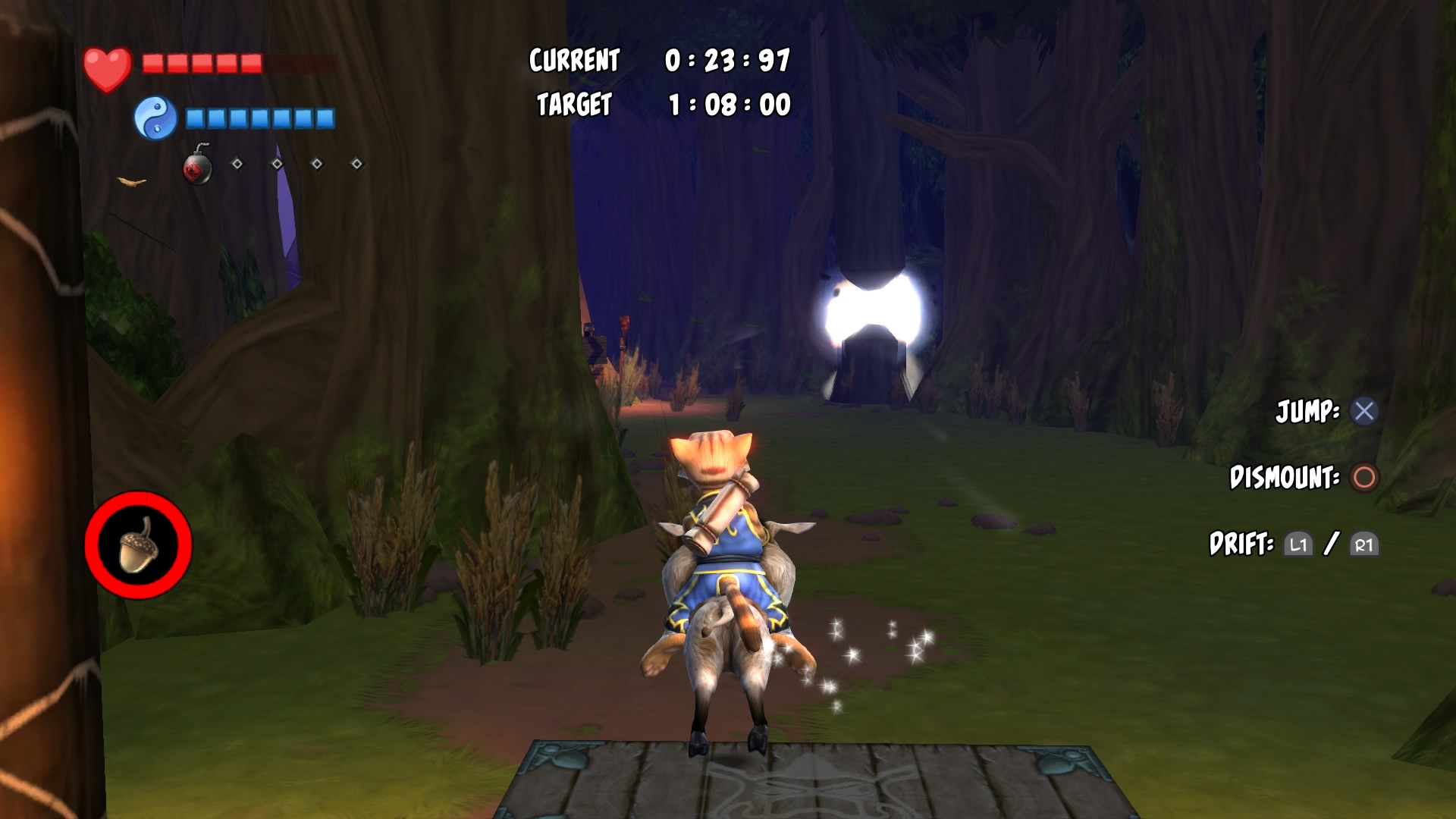This screenshot has height=819, width=1456.
Task: Click the JUMP text prompt
Action: point(1307,410)
